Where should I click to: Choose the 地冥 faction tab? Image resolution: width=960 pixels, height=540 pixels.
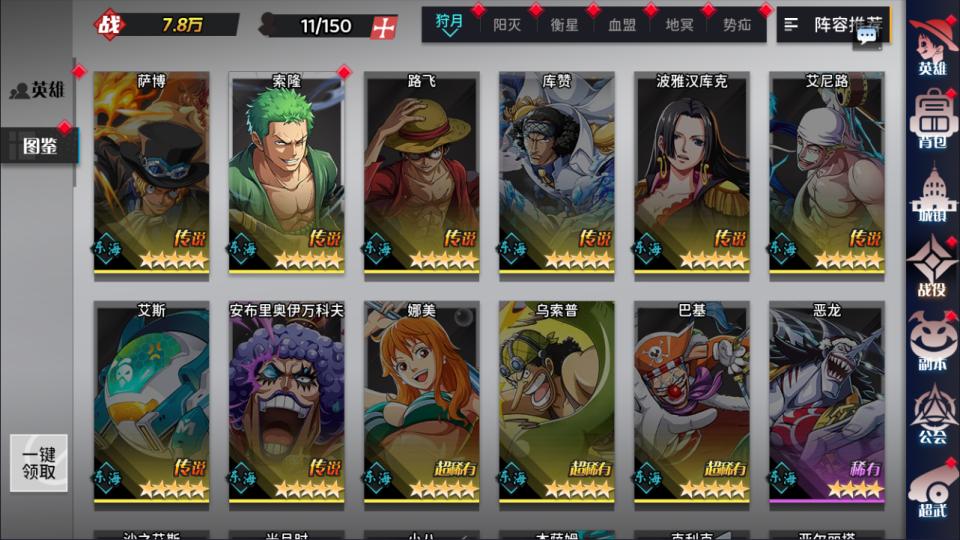pyautogui.click(x=680, y=25)
